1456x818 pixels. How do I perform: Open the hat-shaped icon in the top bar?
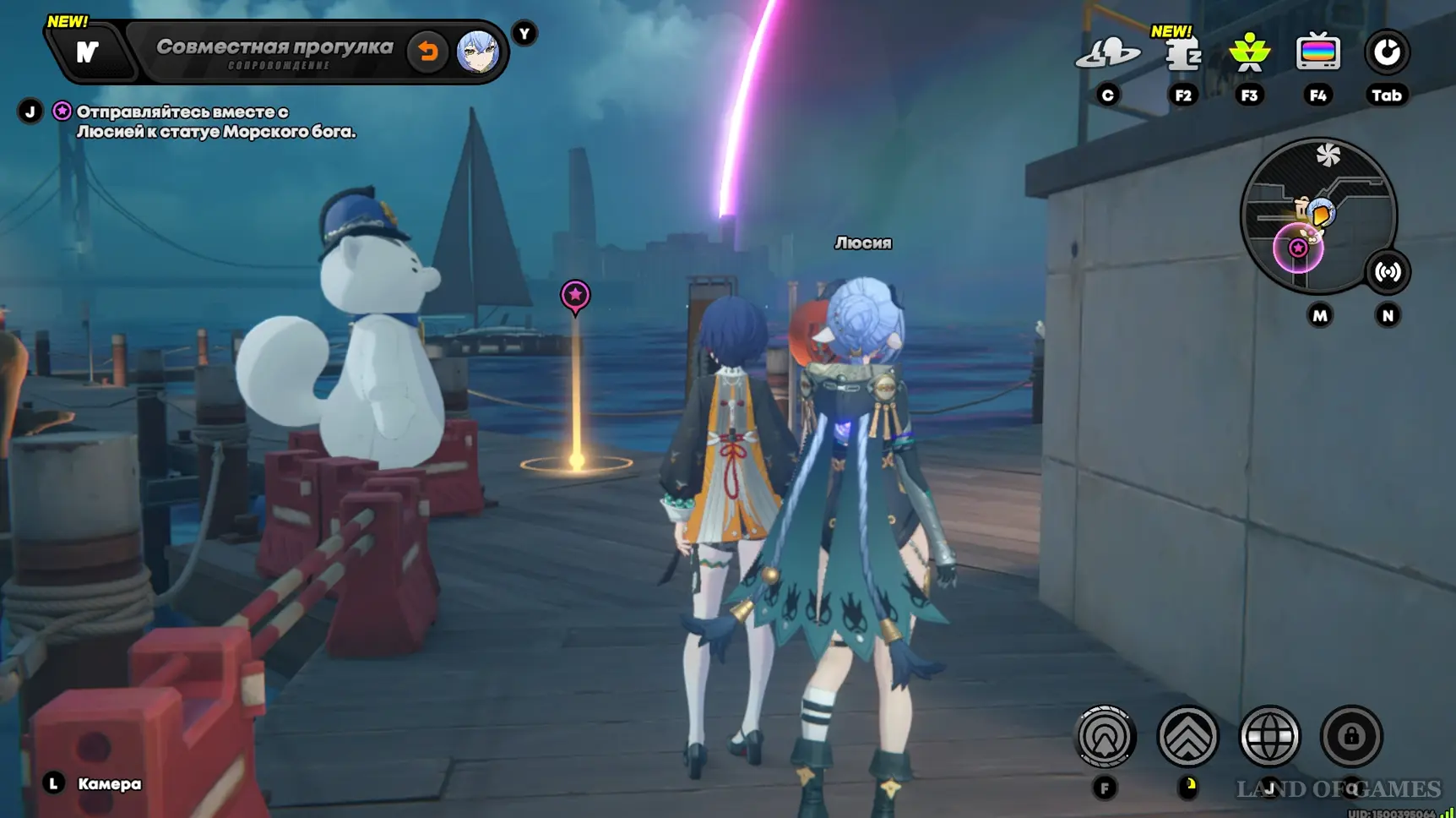pos(1107,53)
